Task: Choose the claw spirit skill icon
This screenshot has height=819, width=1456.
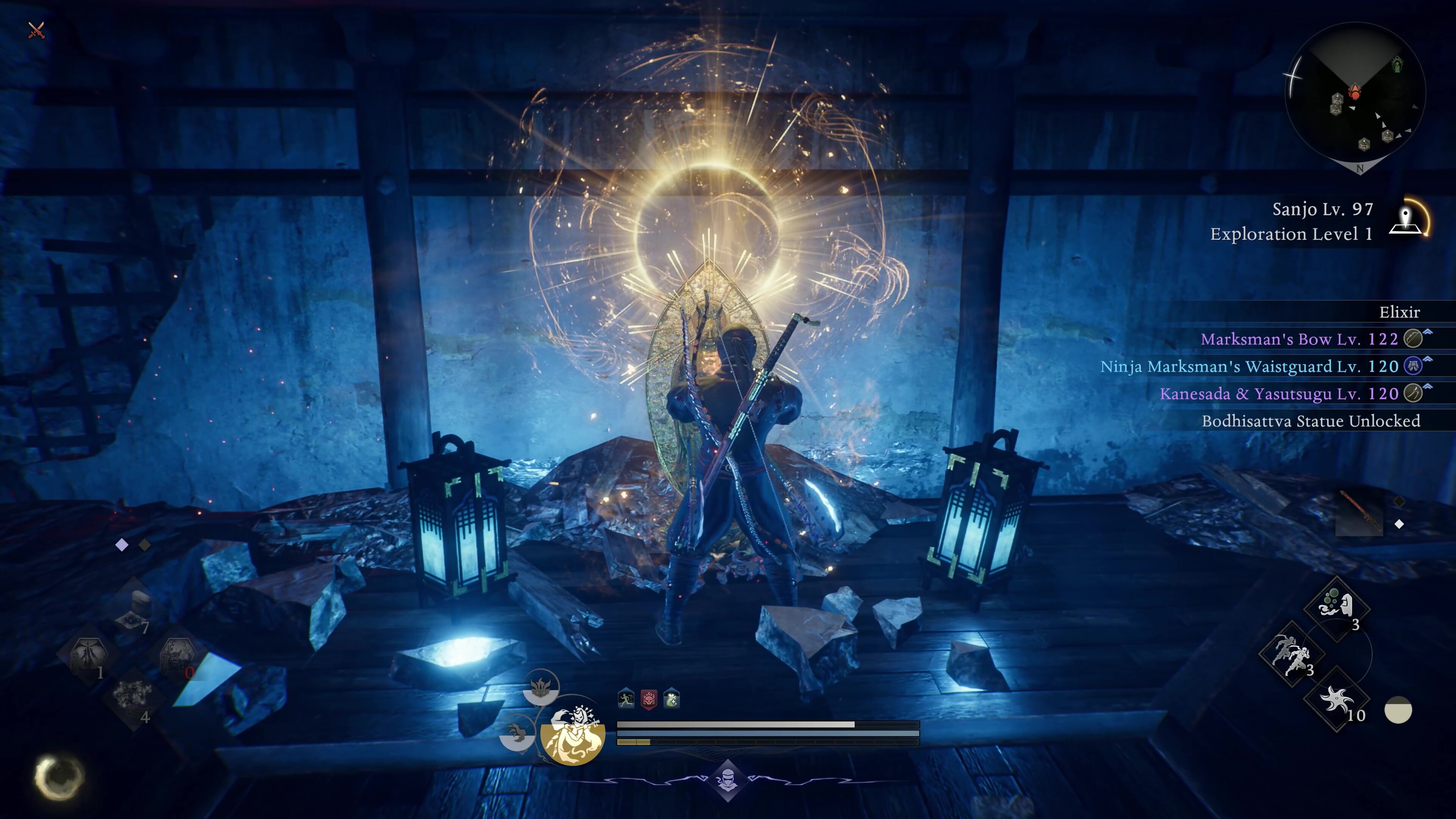Action: coord(516,733)
